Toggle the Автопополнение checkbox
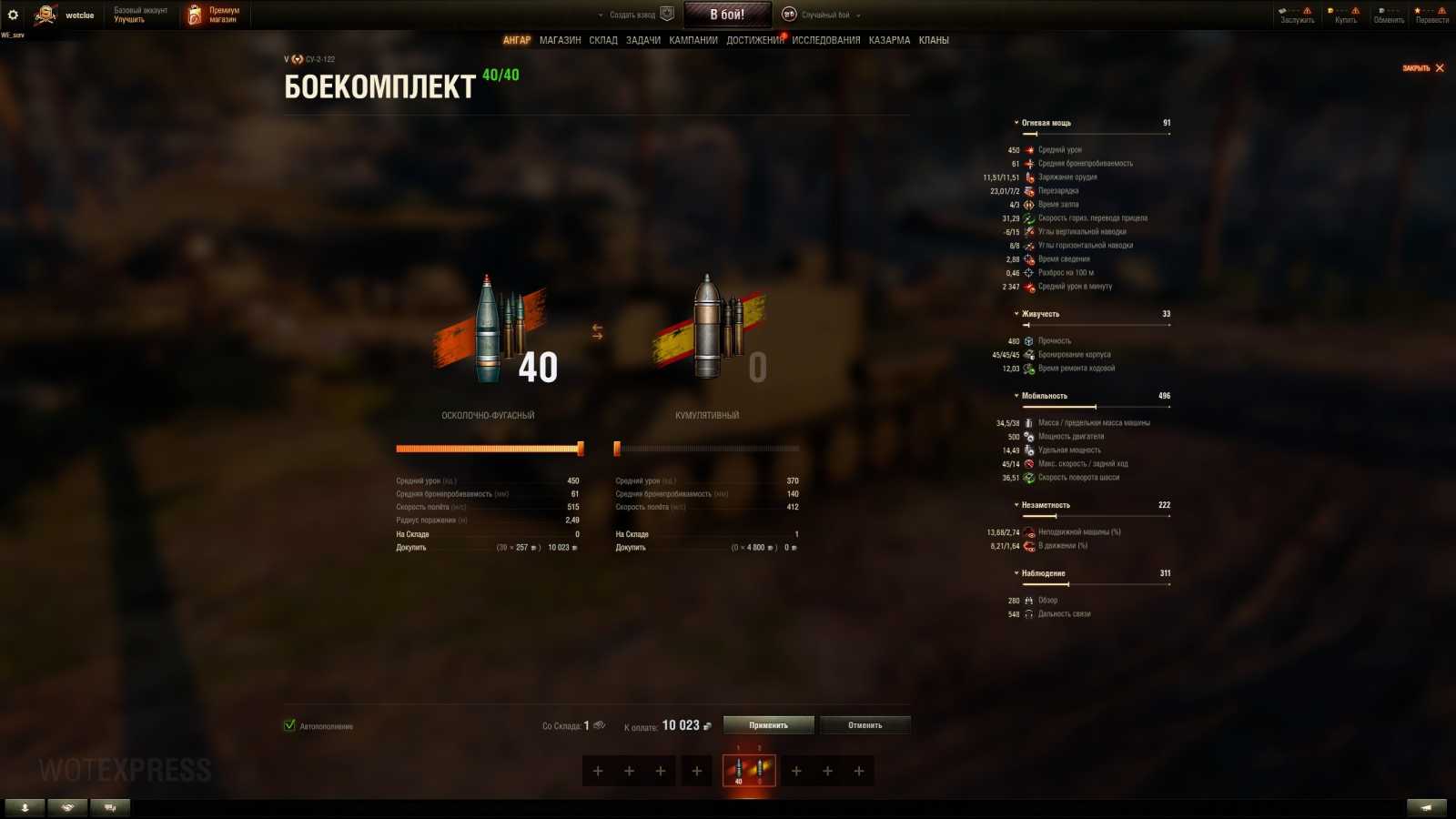Image resolution: width=1456 pixels, height=819 pixels. [x=288, y=726]
